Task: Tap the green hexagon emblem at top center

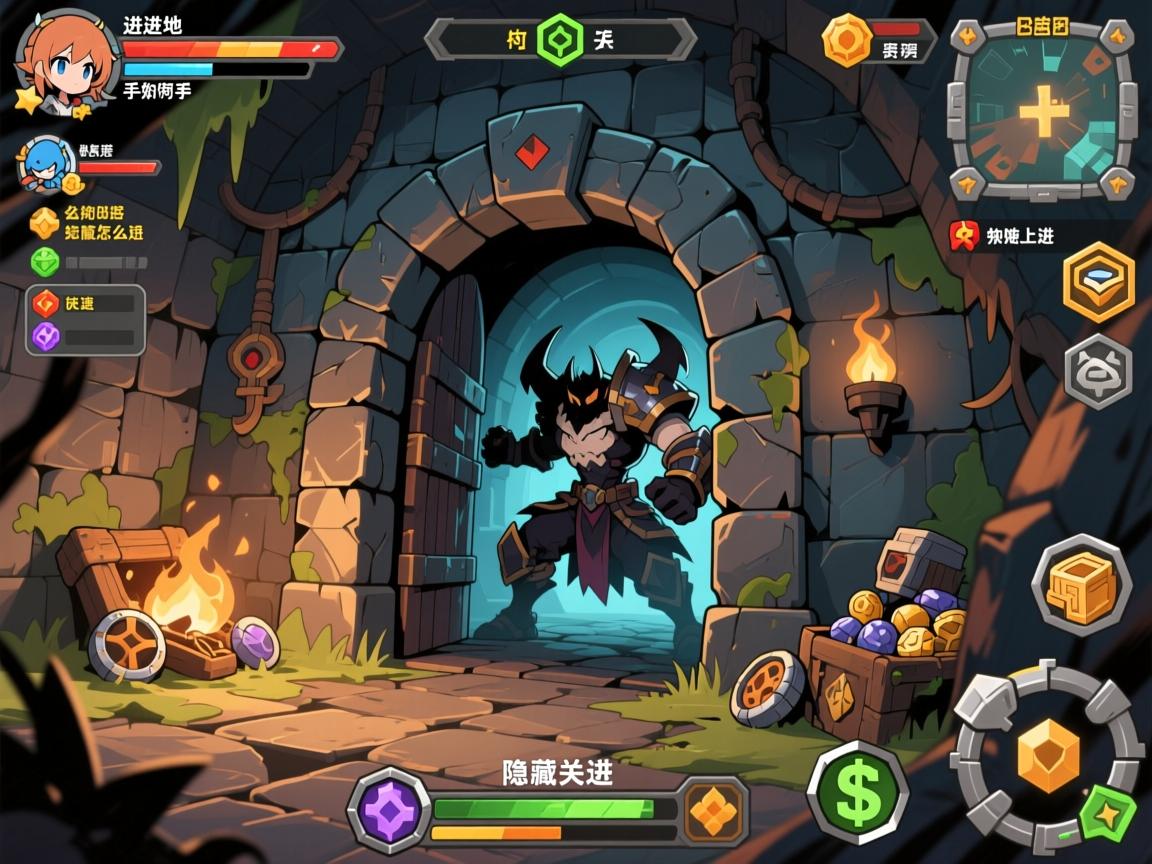Action: click(559, 40)
